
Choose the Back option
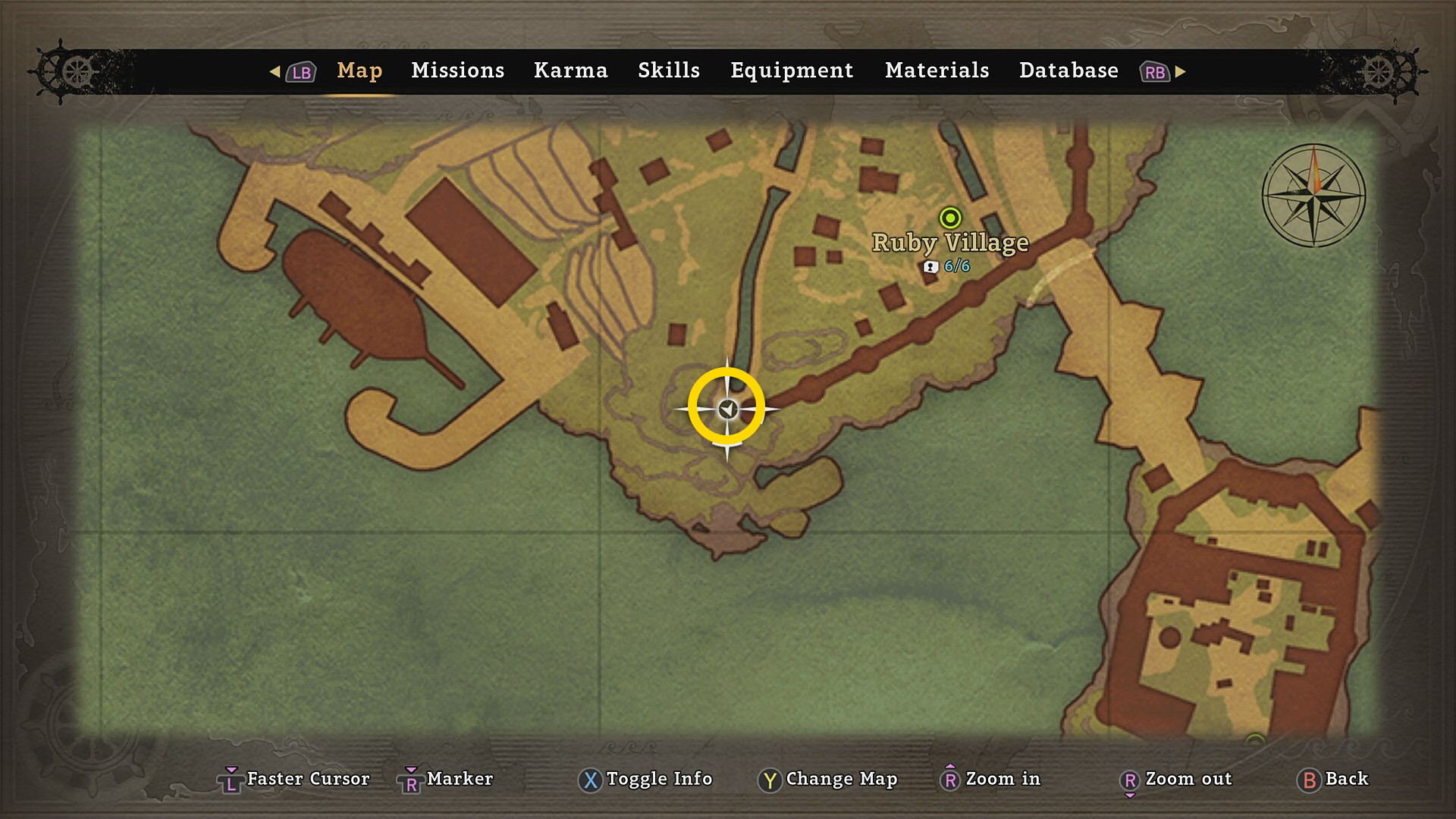click(x=1334, y=779)
